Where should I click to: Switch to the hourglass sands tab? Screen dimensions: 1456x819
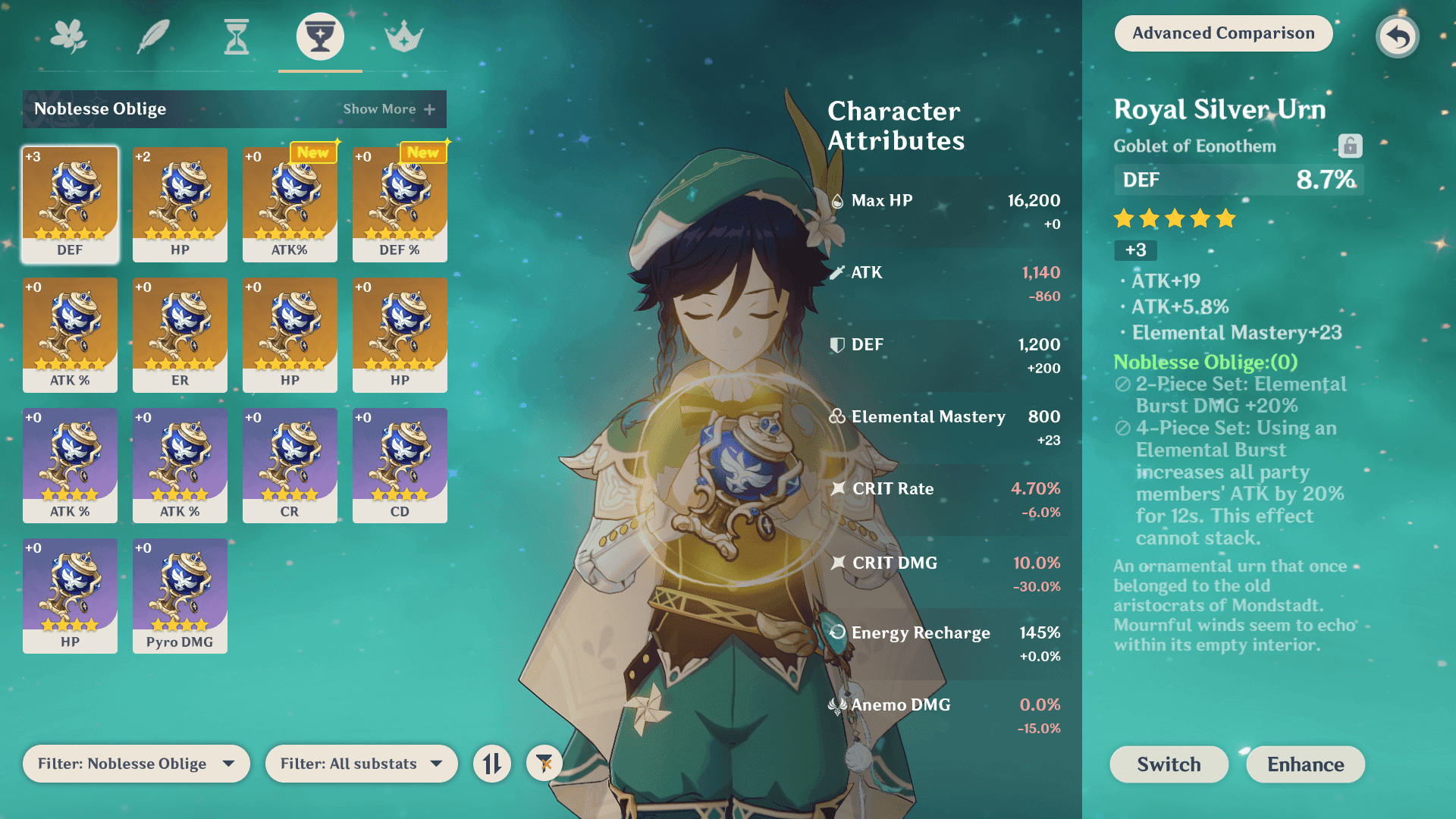[237, 36]
